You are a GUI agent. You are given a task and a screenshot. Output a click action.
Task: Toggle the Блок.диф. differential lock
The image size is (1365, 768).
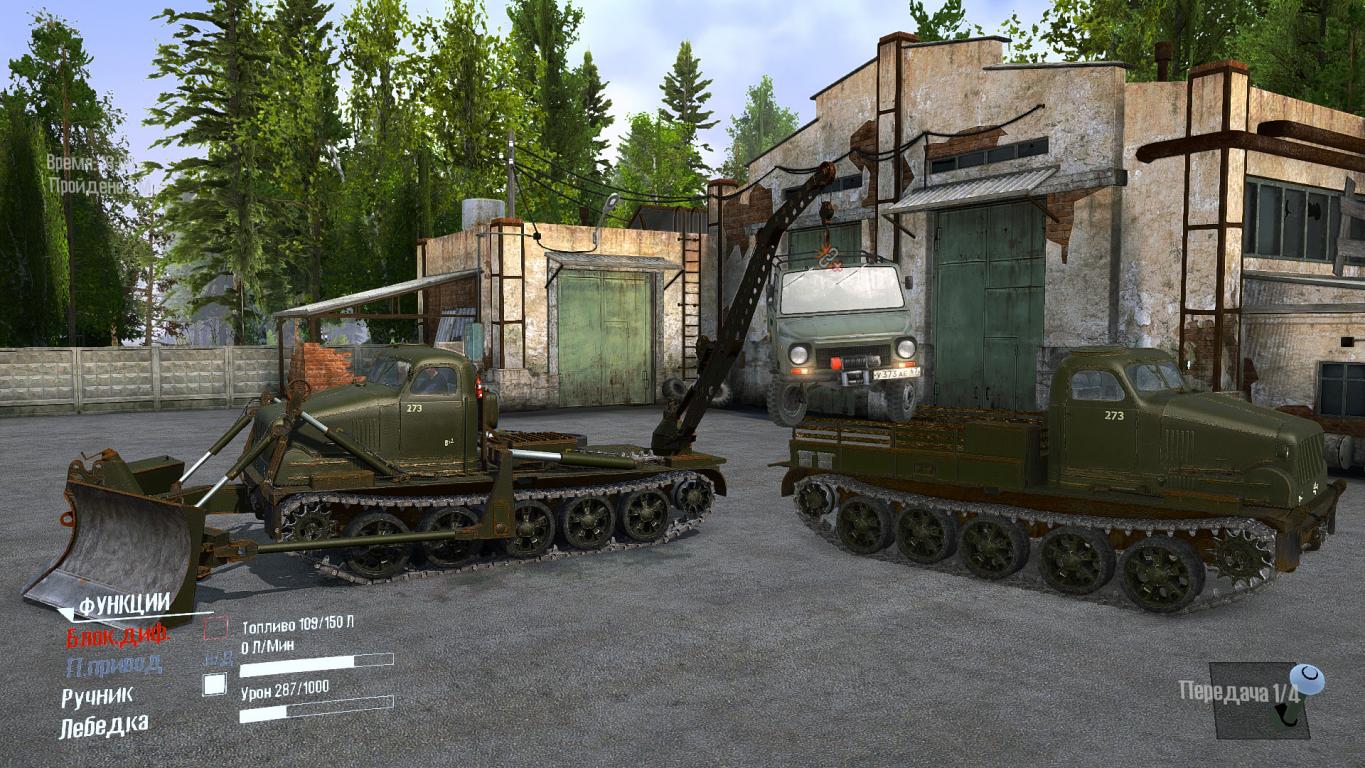point(117,635)
